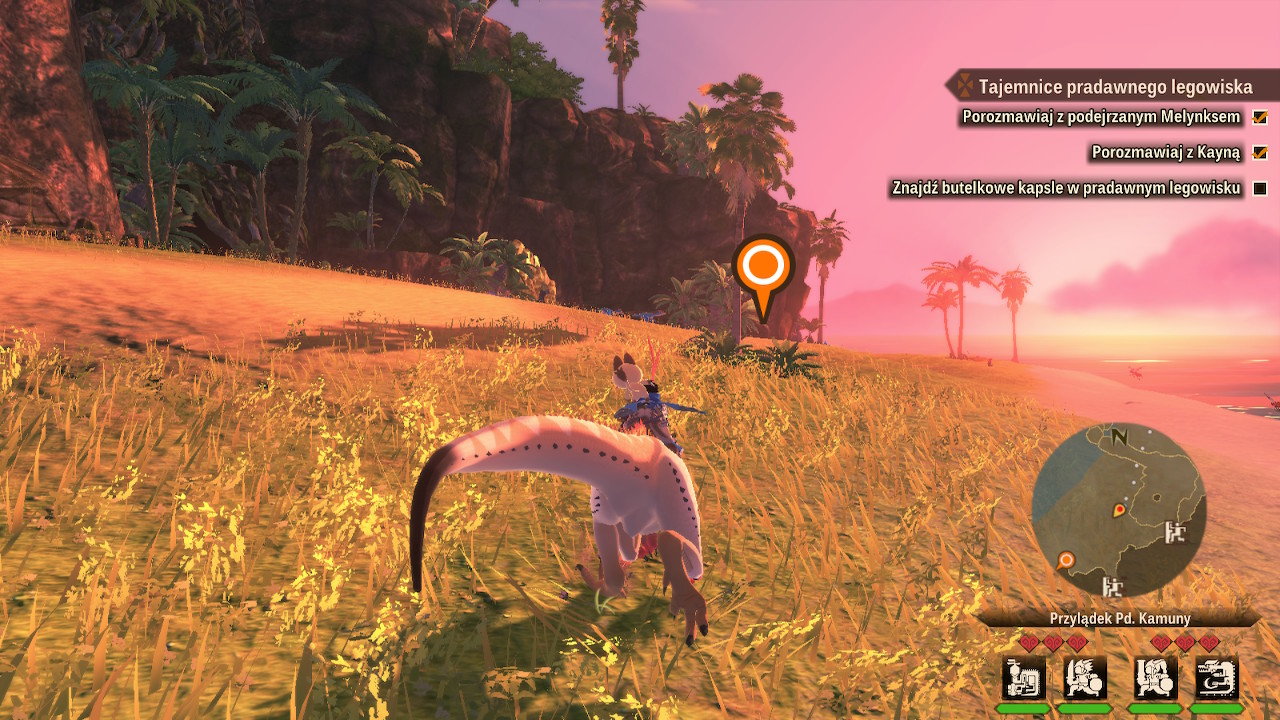
Task: Select the dragon-head monster party icon
Action: coord(1217,678)
